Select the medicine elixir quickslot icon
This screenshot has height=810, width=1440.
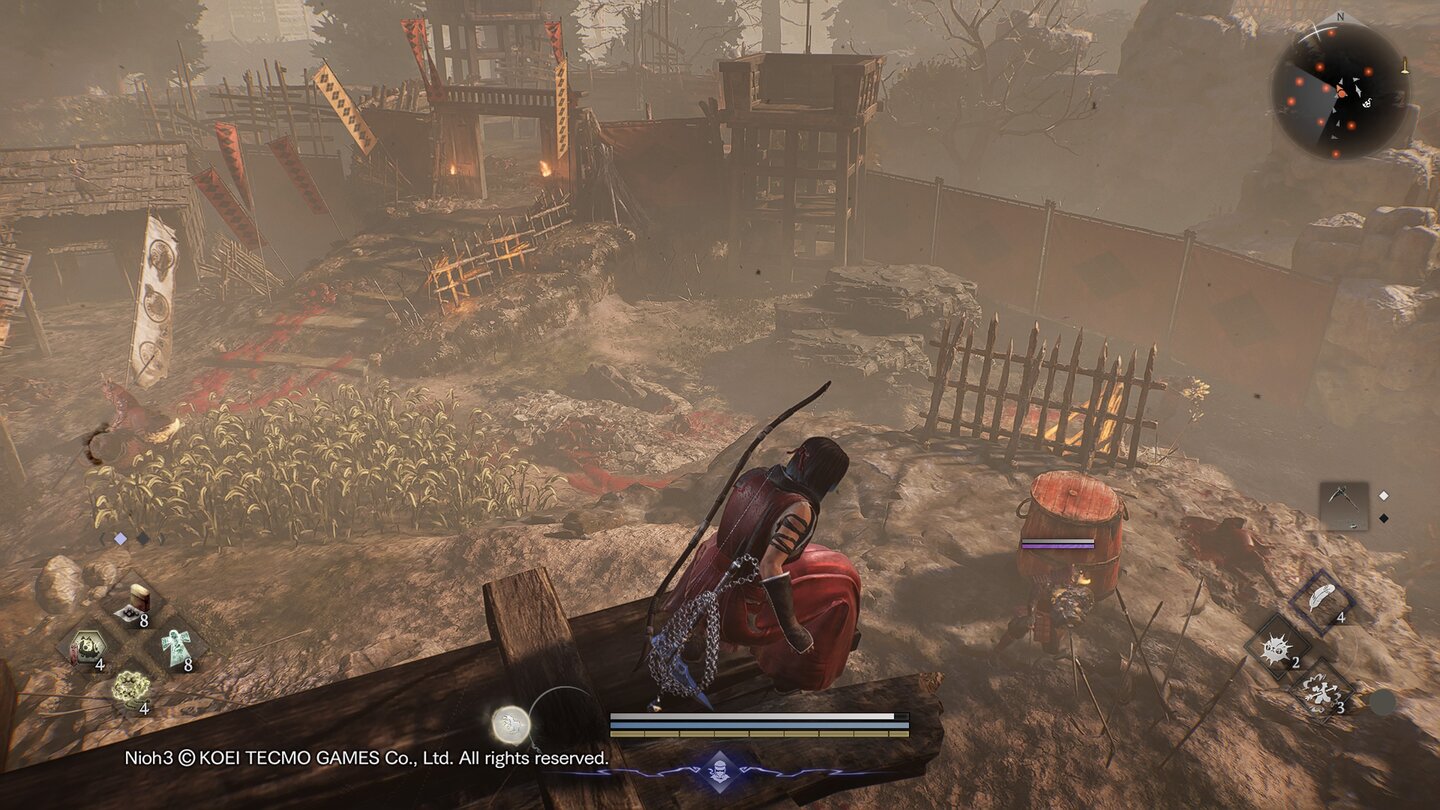(x=137, y=600)
